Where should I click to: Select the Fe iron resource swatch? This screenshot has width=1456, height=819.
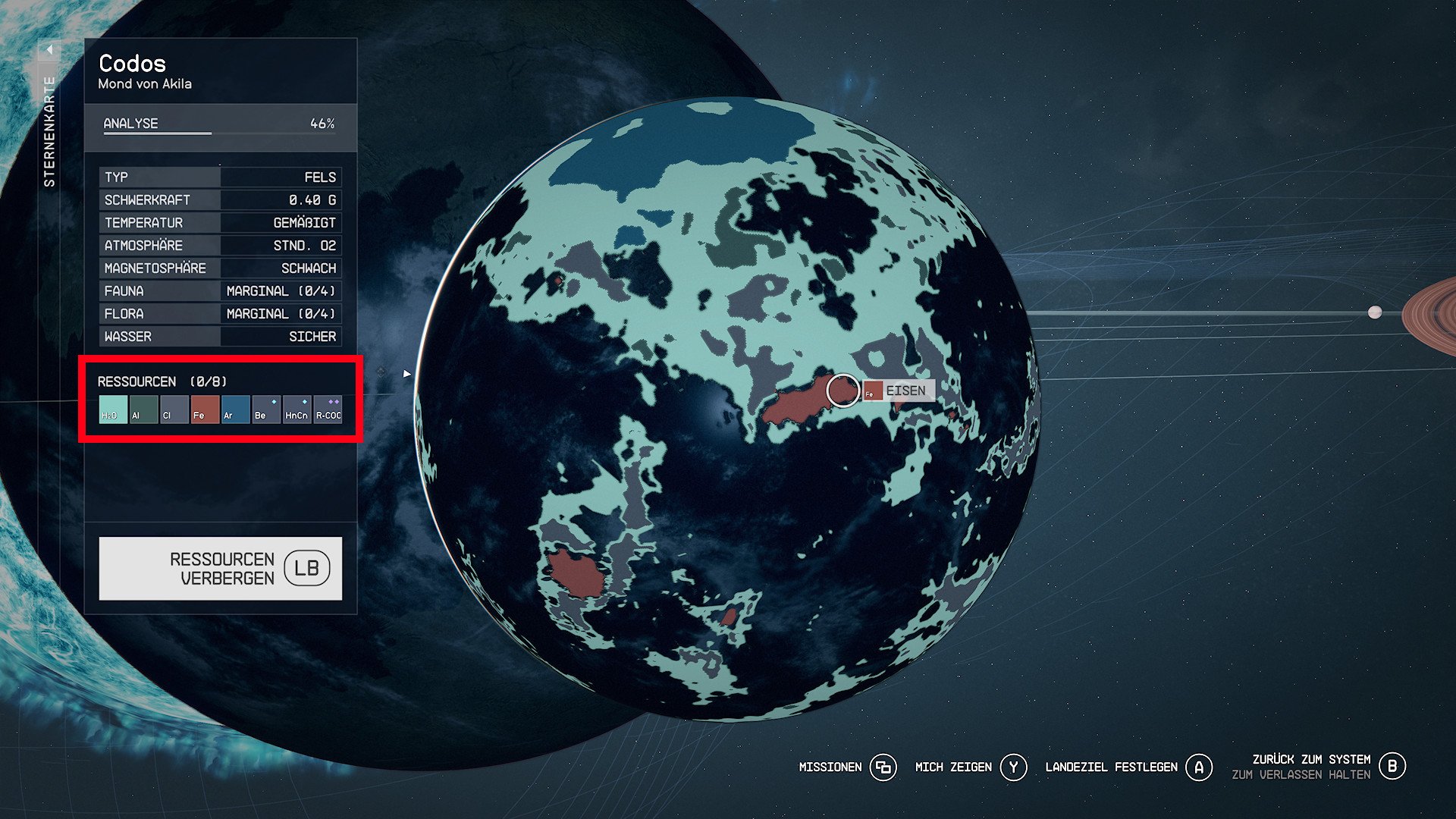coord(205,409)
